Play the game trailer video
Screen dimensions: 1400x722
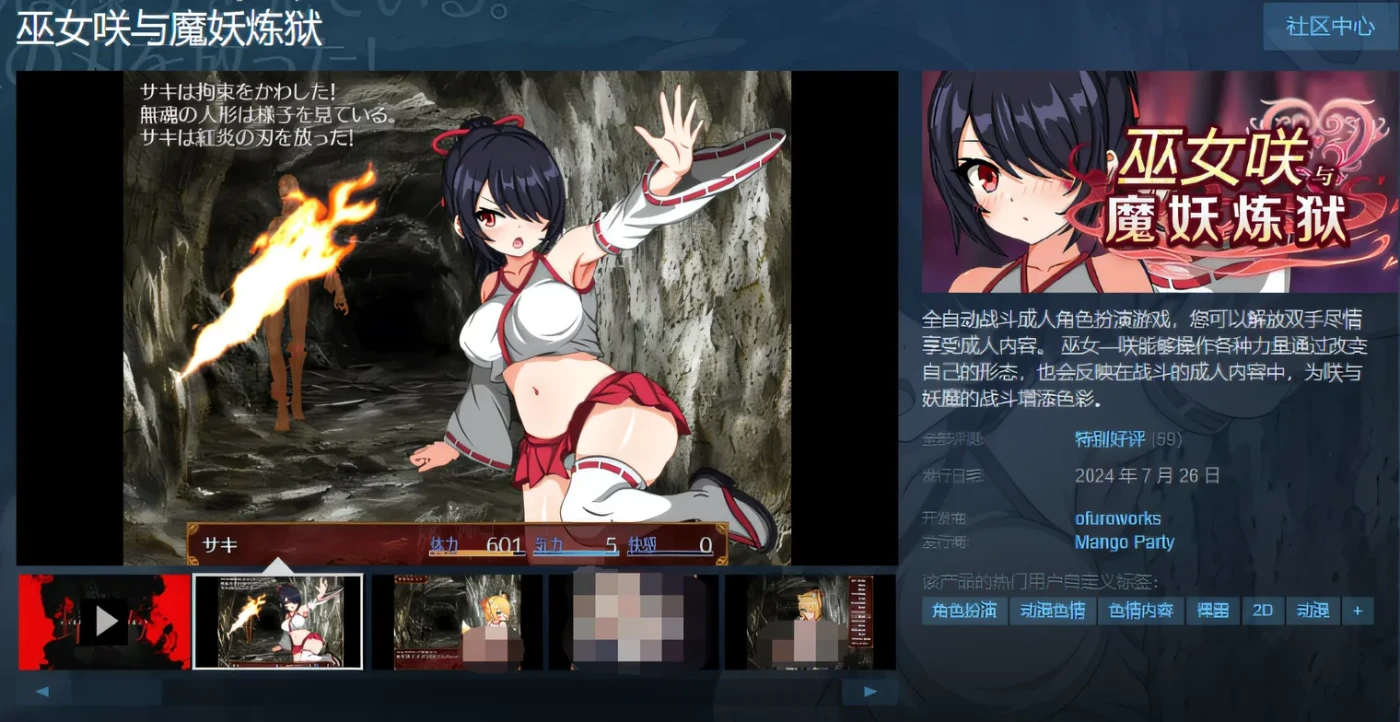(x=104, y=620)
